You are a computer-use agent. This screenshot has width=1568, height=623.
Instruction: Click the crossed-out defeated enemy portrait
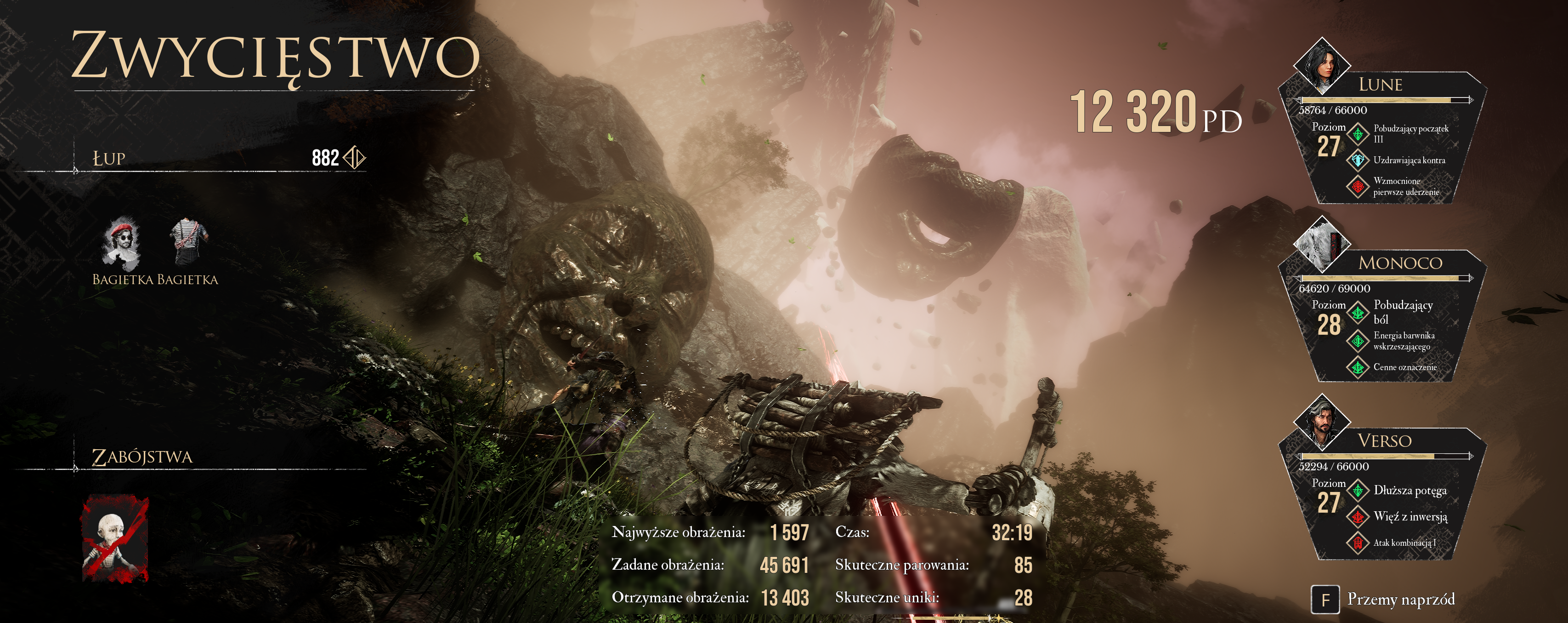pos(115,539)
